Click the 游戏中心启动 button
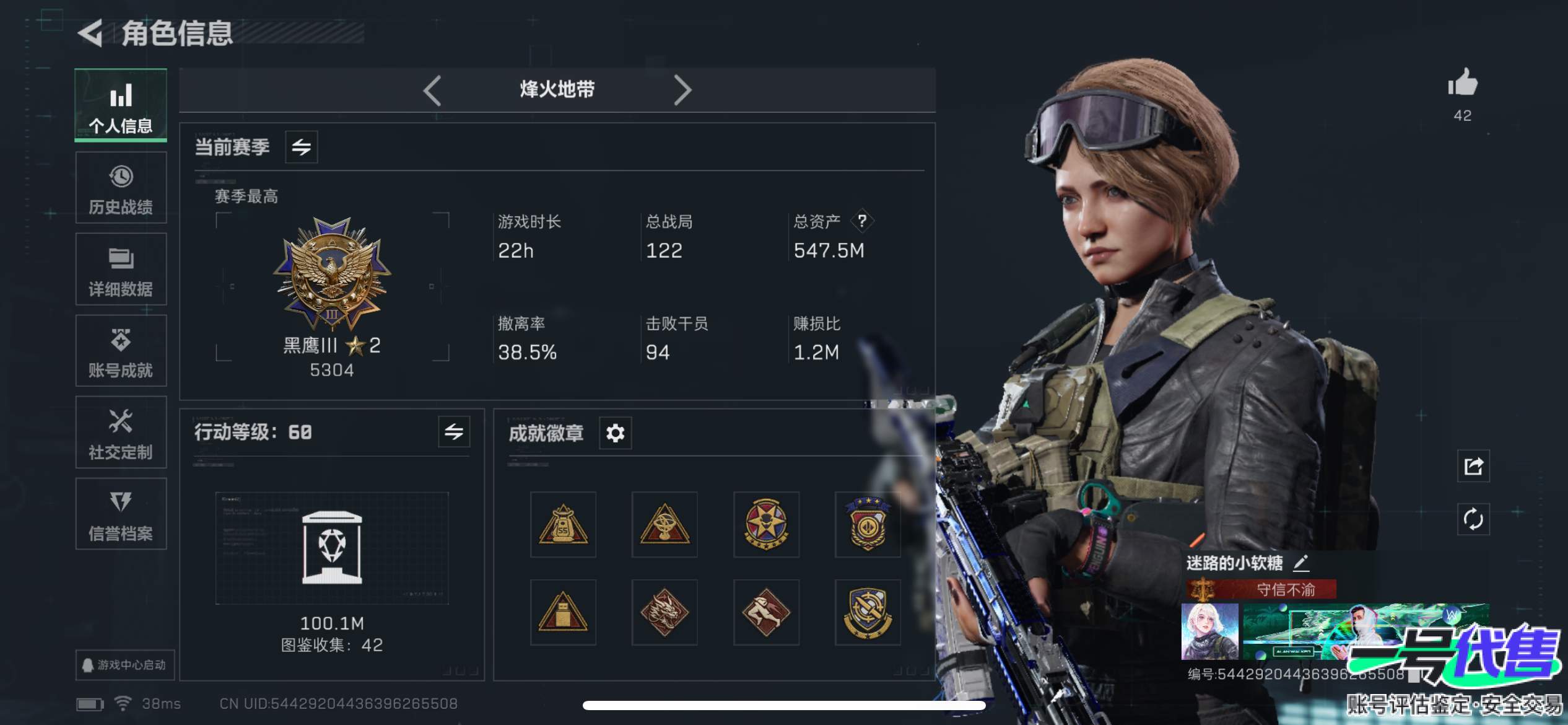The width and height of the screenshot is (1568, 725). [124, 665]
